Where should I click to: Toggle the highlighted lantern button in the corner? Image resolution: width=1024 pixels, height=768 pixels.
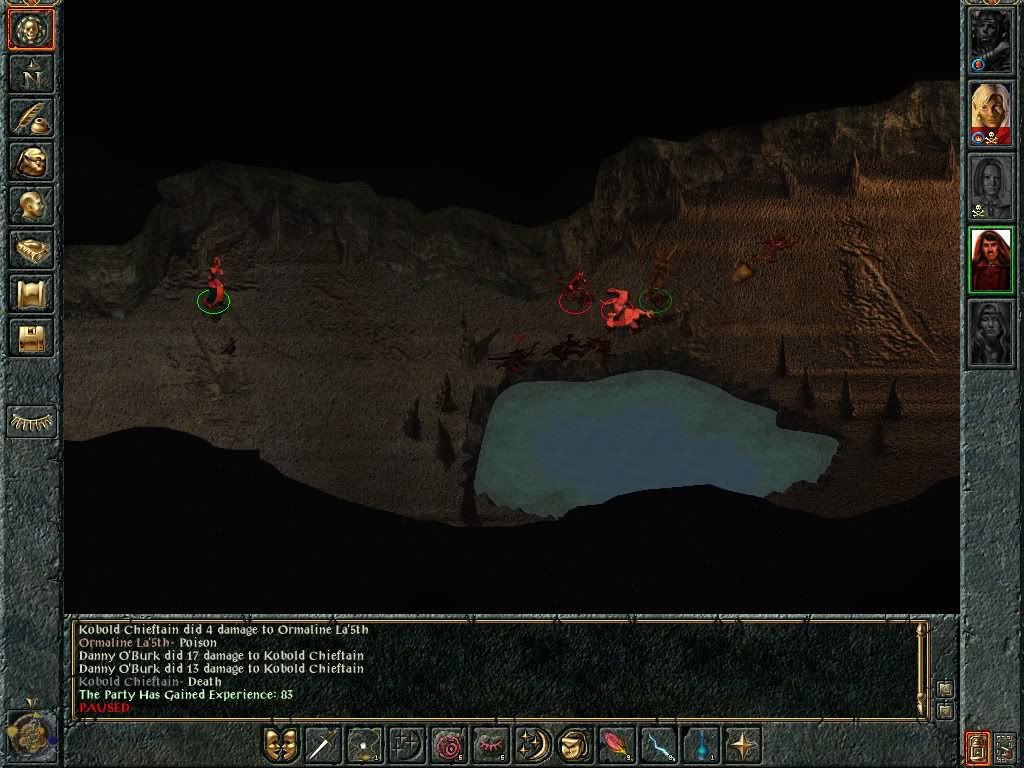click(x=976, y=745)
